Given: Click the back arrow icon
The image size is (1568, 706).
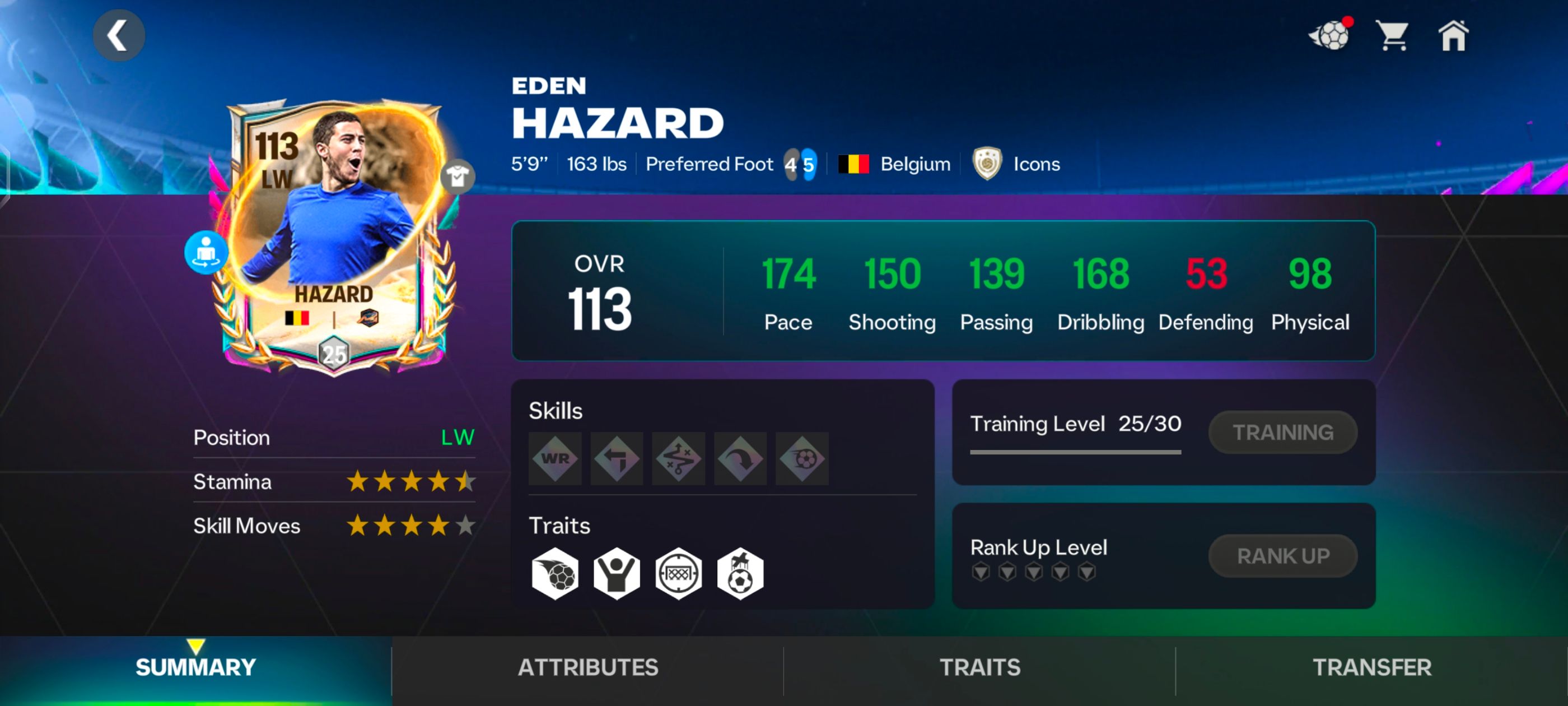Looking at the screenshot, I should pyautogui.click(x=119, y=35).
